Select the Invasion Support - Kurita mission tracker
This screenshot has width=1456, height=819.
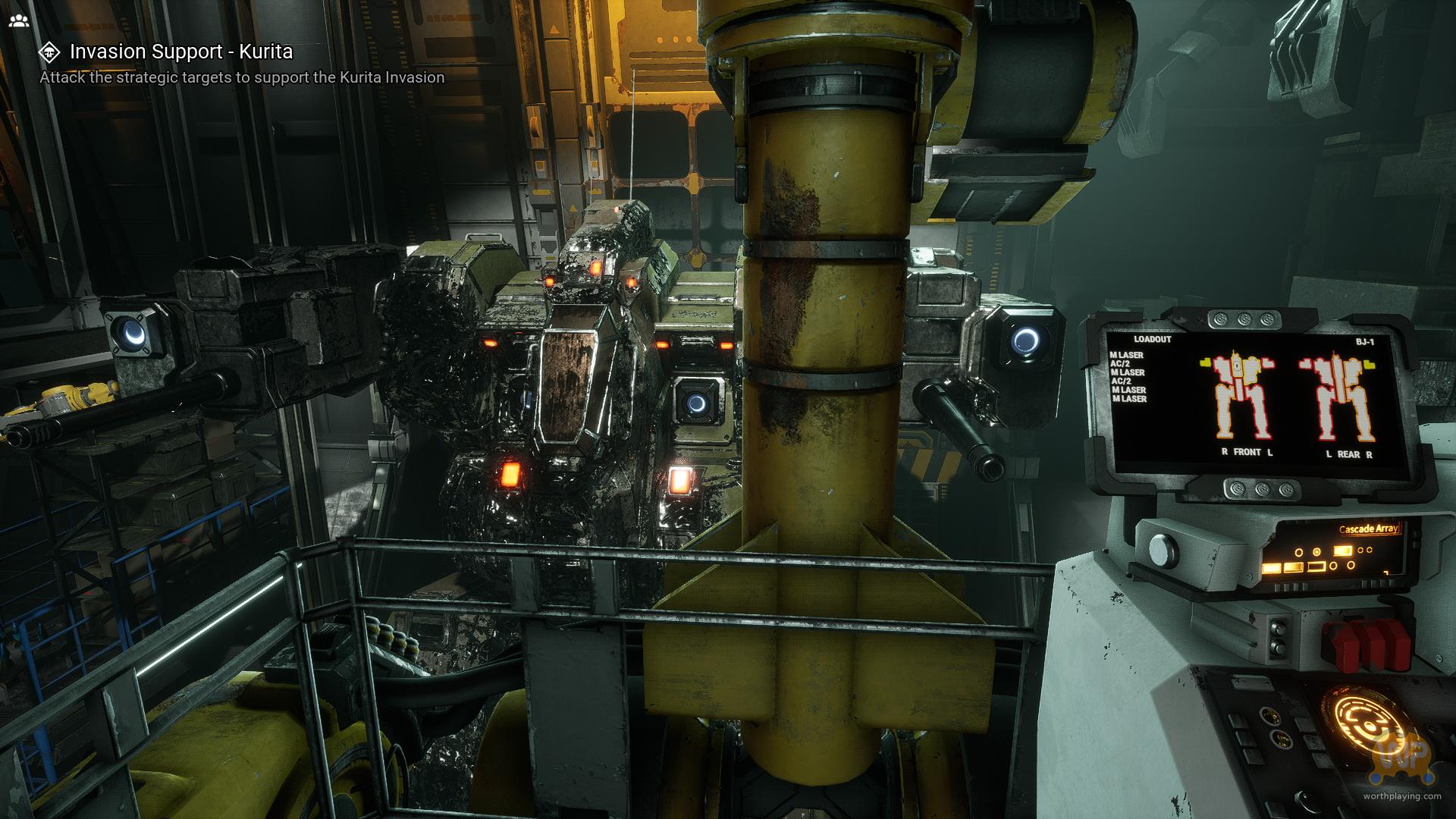(180, 52)
